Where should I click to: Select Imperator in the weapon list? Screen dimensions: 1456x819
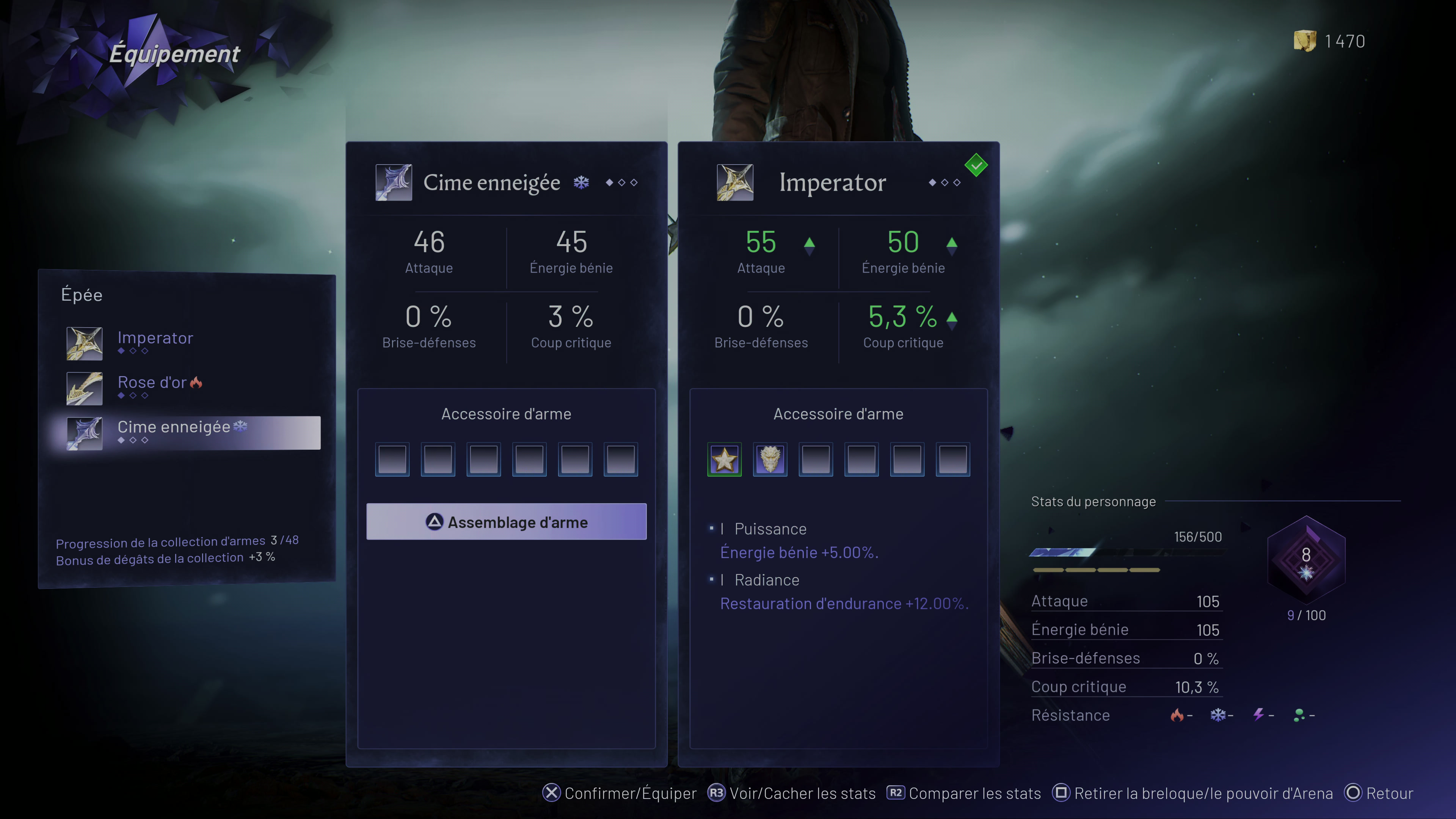tap(155, 337)
